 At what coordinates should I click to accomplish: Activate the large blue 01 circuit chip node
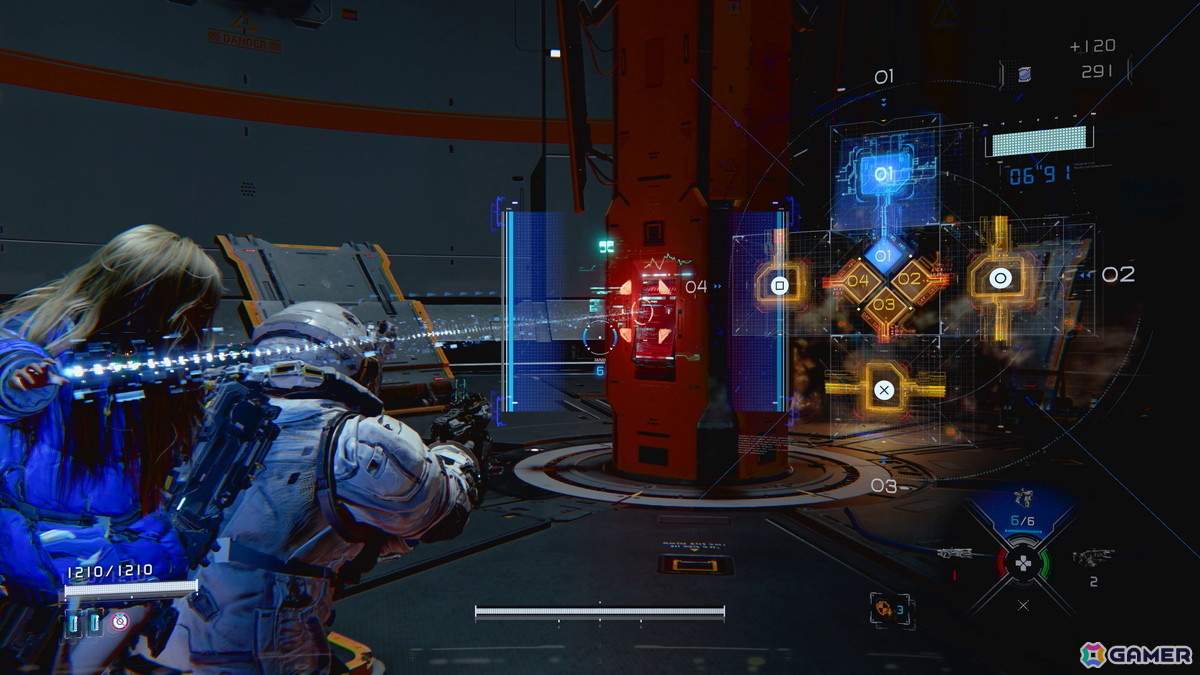click(883, 175)
